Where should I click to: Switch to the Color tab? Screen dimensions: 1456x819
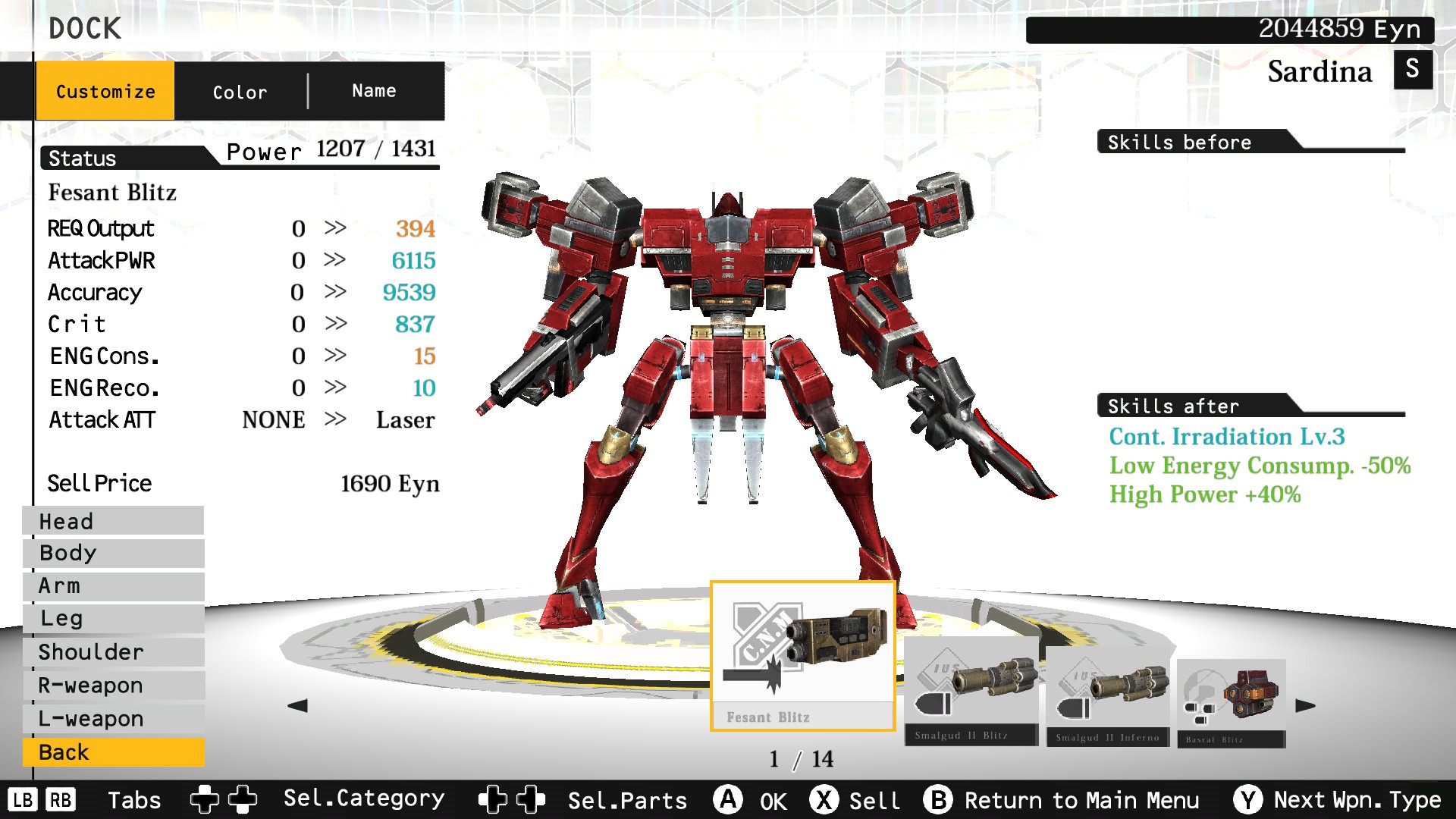click(x=239, y=91)
